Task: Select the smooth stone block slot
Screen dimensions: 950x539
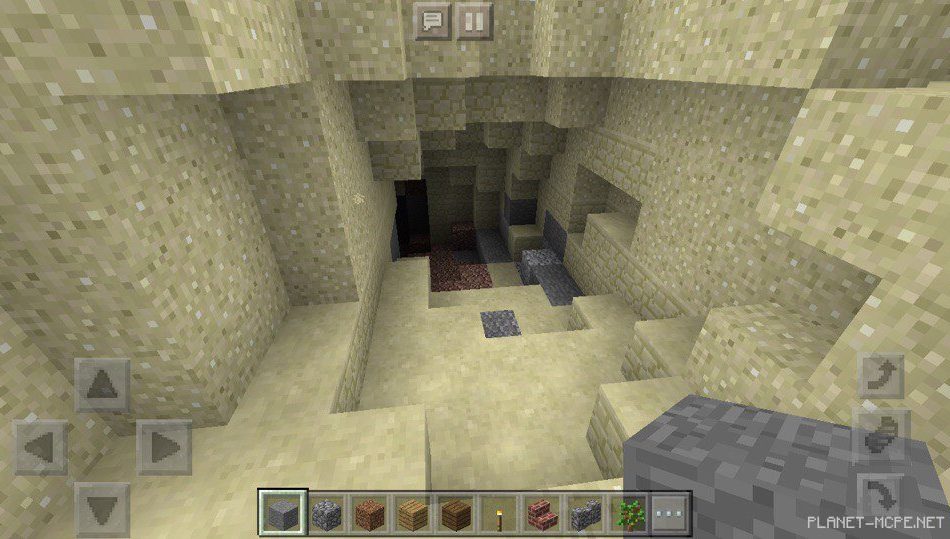Action: coord(279,514)
